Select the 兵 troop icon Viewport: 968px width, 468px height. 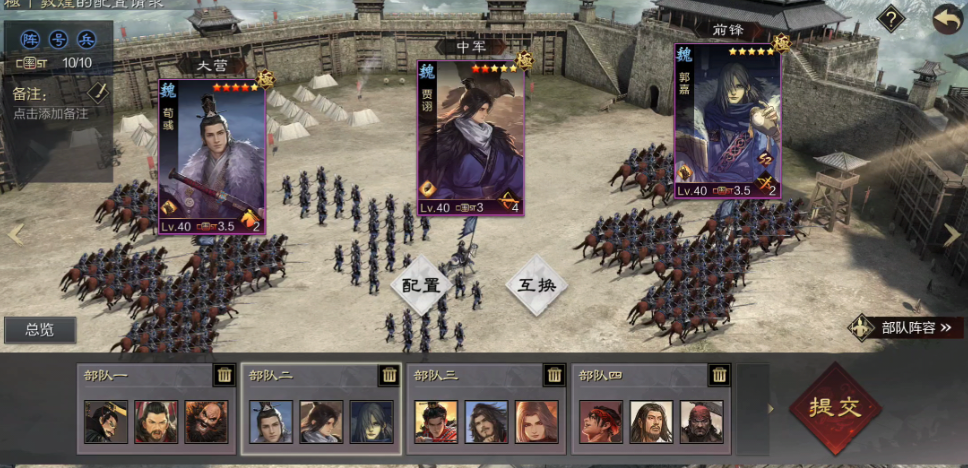click(x=86, y=41)
